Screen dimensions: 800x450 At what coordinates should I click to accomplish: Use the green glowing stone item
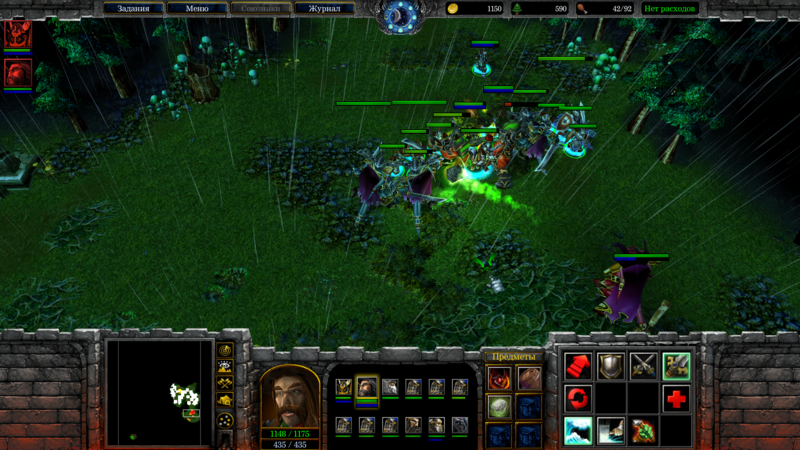click(x=500, y=406)
